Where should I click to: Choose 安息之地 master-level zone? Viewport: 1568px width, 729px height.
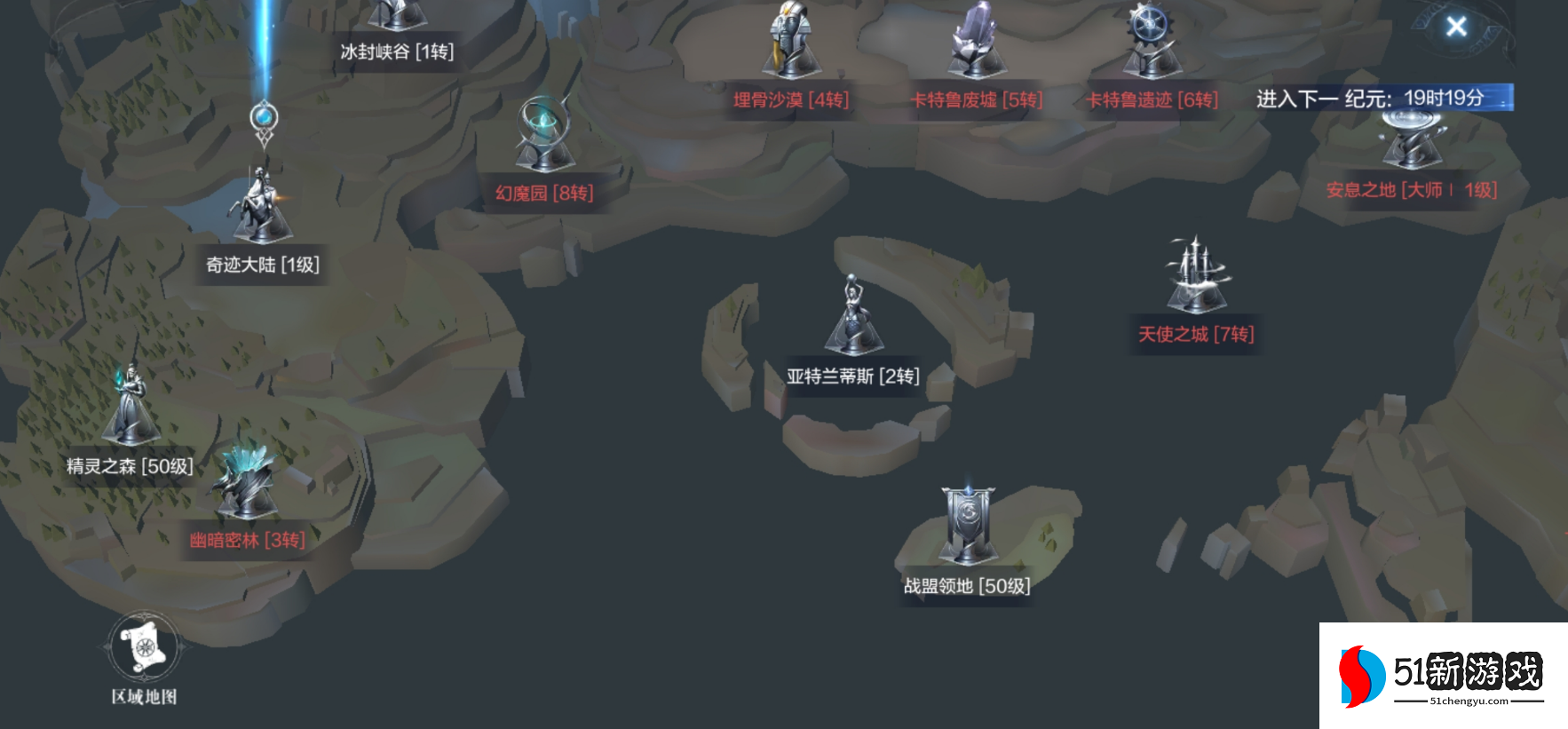point(1411,189)
